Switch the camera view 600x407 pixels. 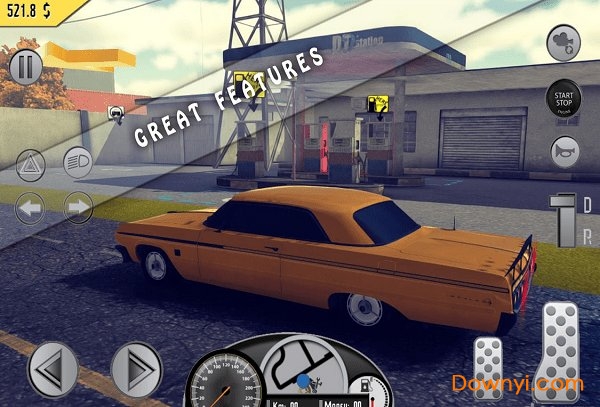(x=563, y=43)
